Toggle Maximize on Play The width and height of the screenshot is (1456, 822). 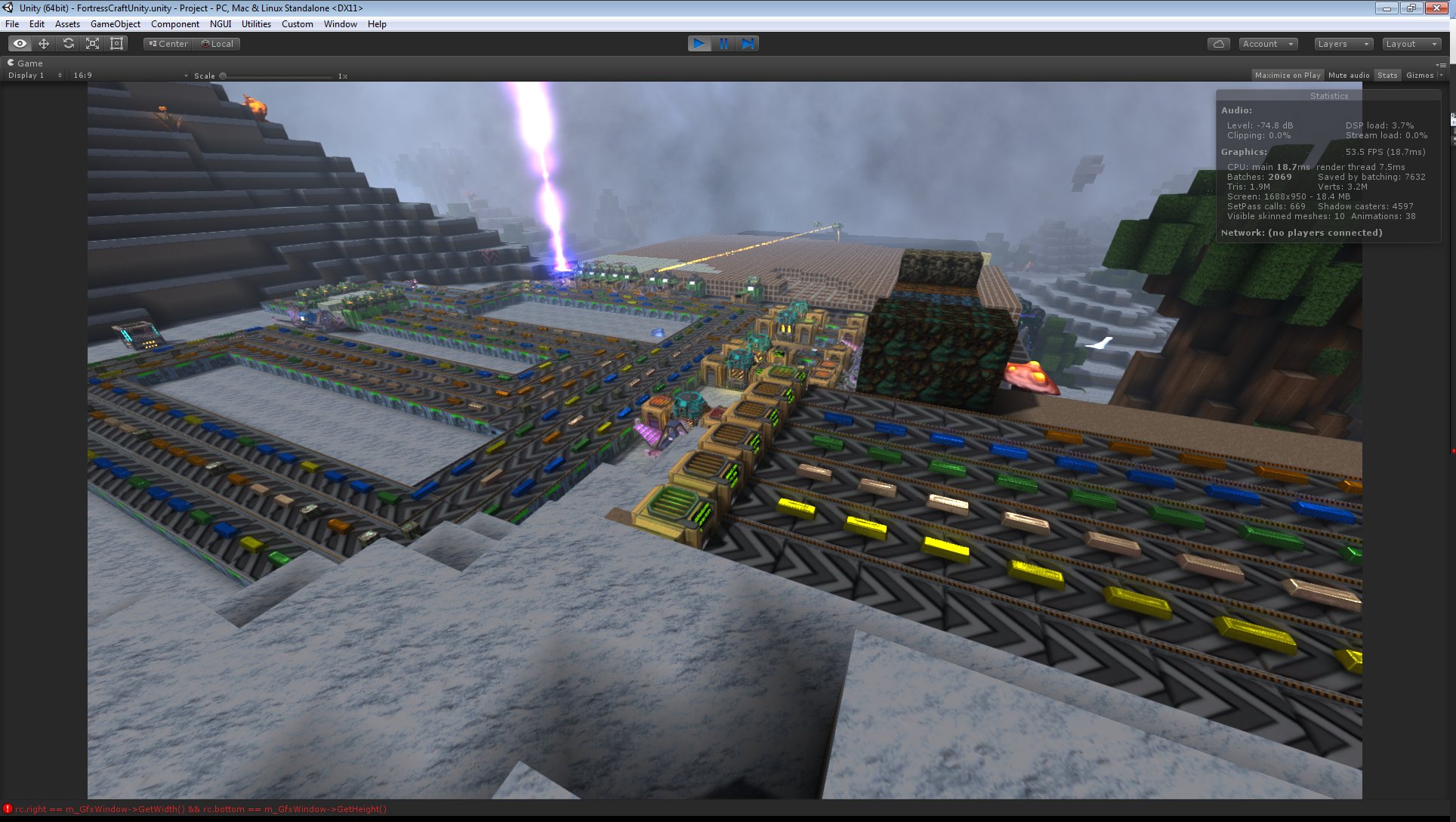coord(1288,75)
